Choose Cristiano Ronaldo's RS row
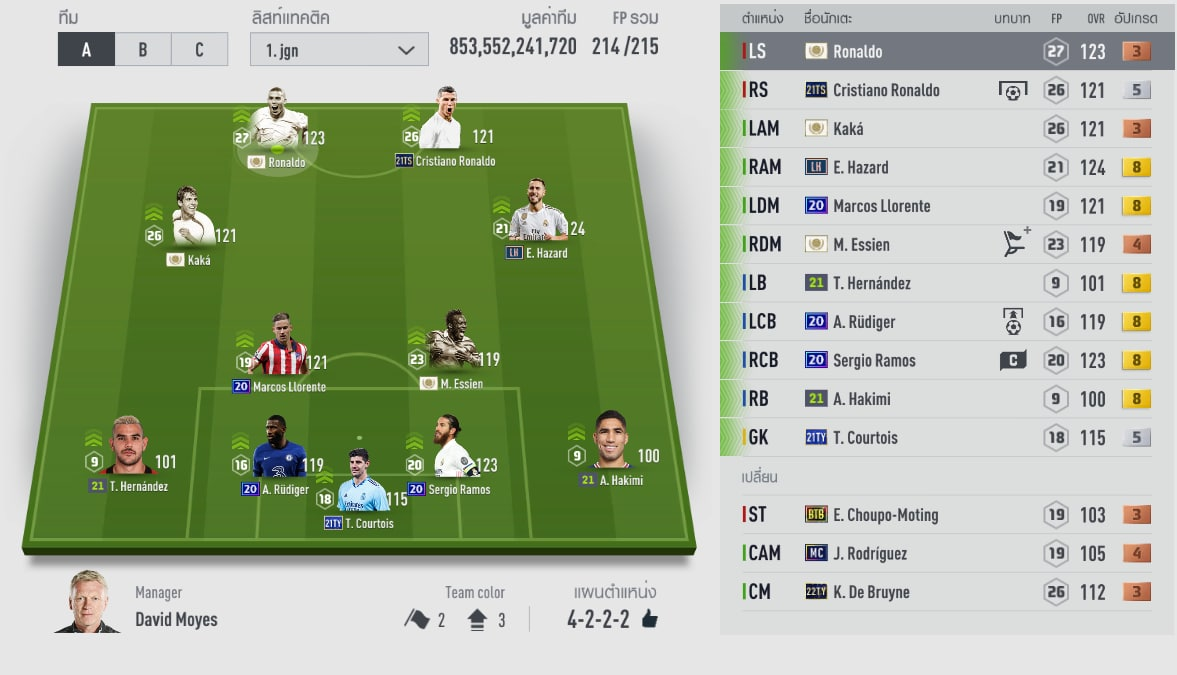Viewport: 1177px width, 675px height. pyautogui.click(x=946, y=90)
